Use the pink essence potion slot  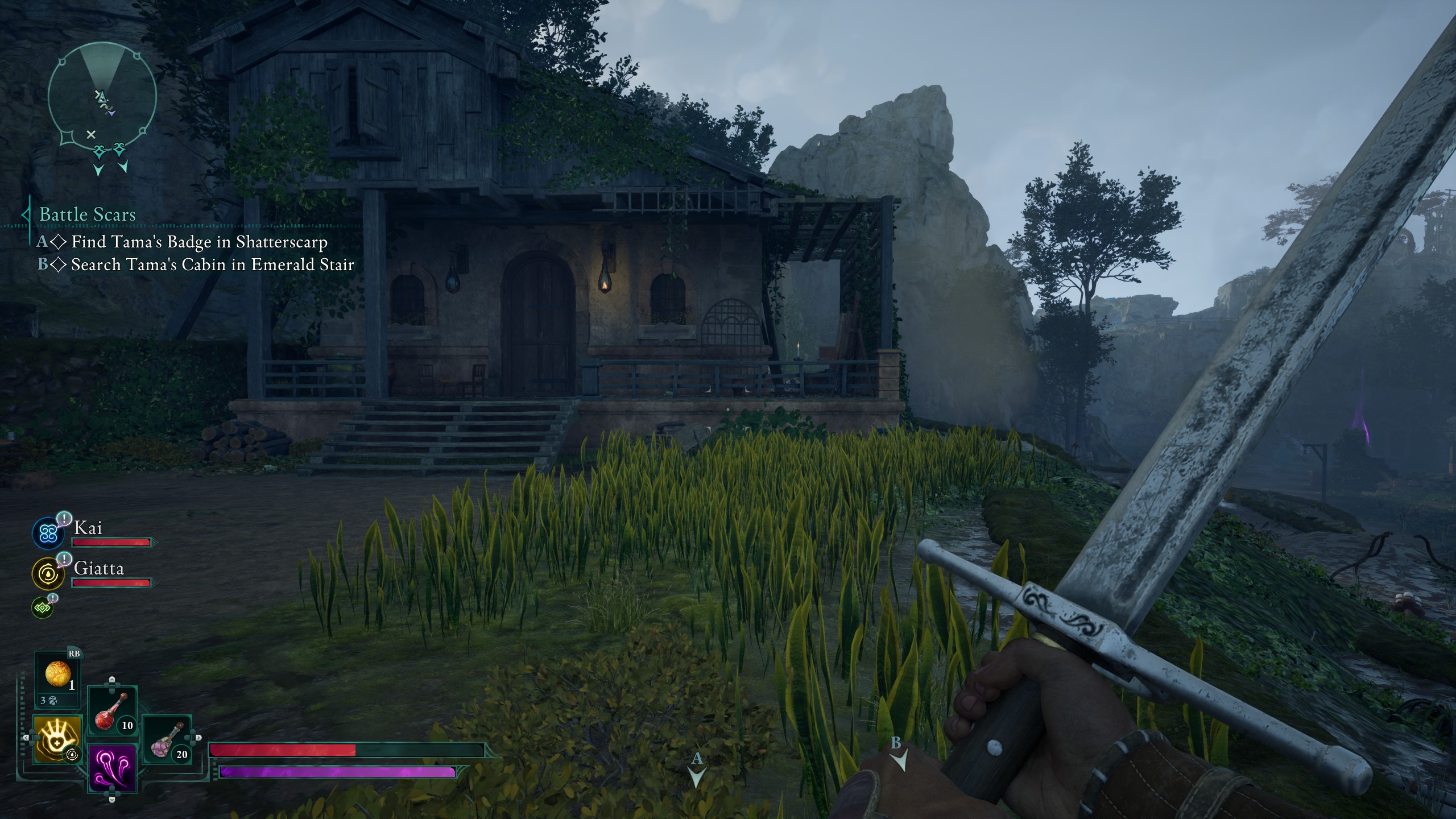(166, 741)
